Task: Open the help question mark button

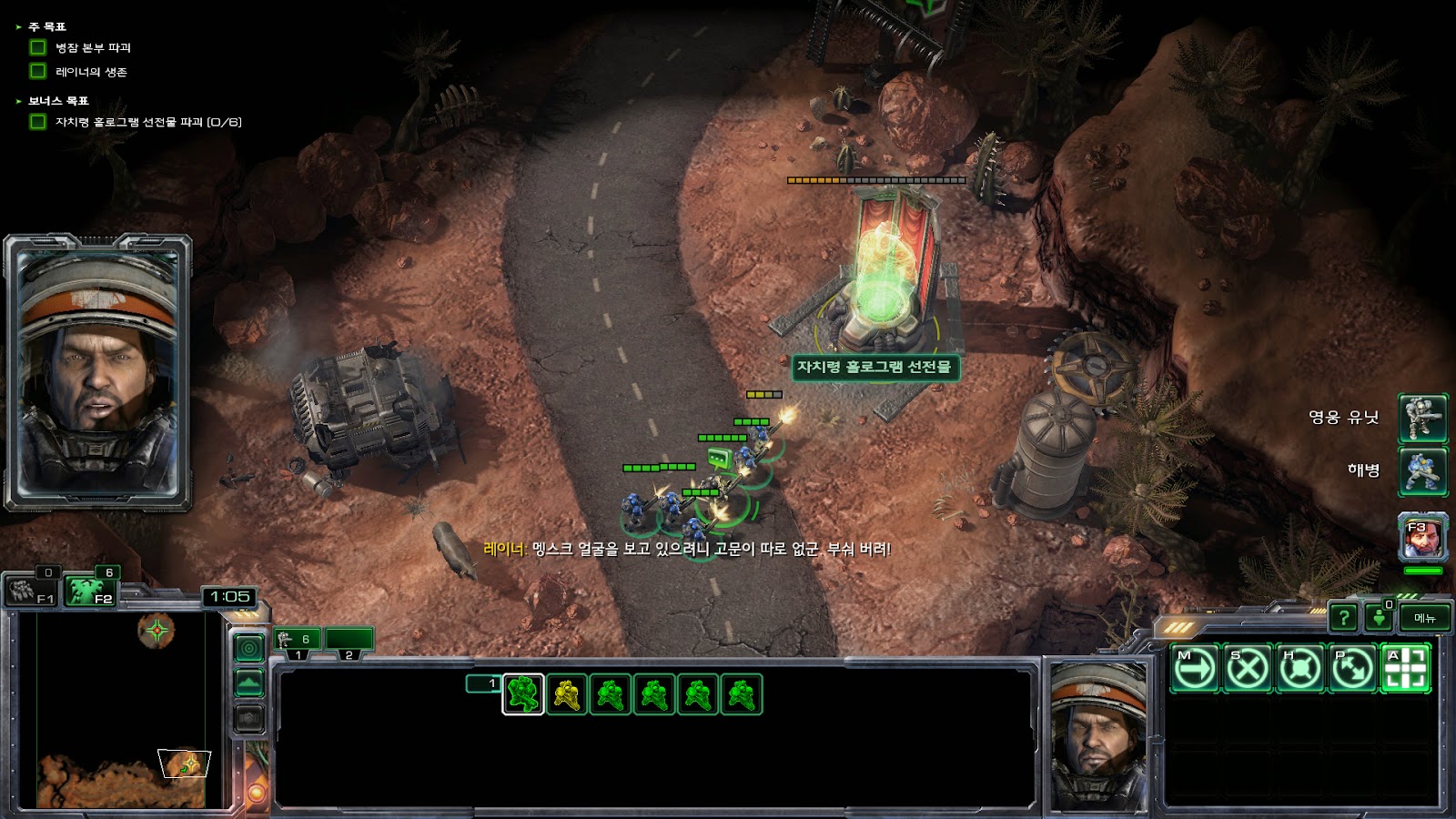Action: pyautogui.click(x=1343, y=618)
